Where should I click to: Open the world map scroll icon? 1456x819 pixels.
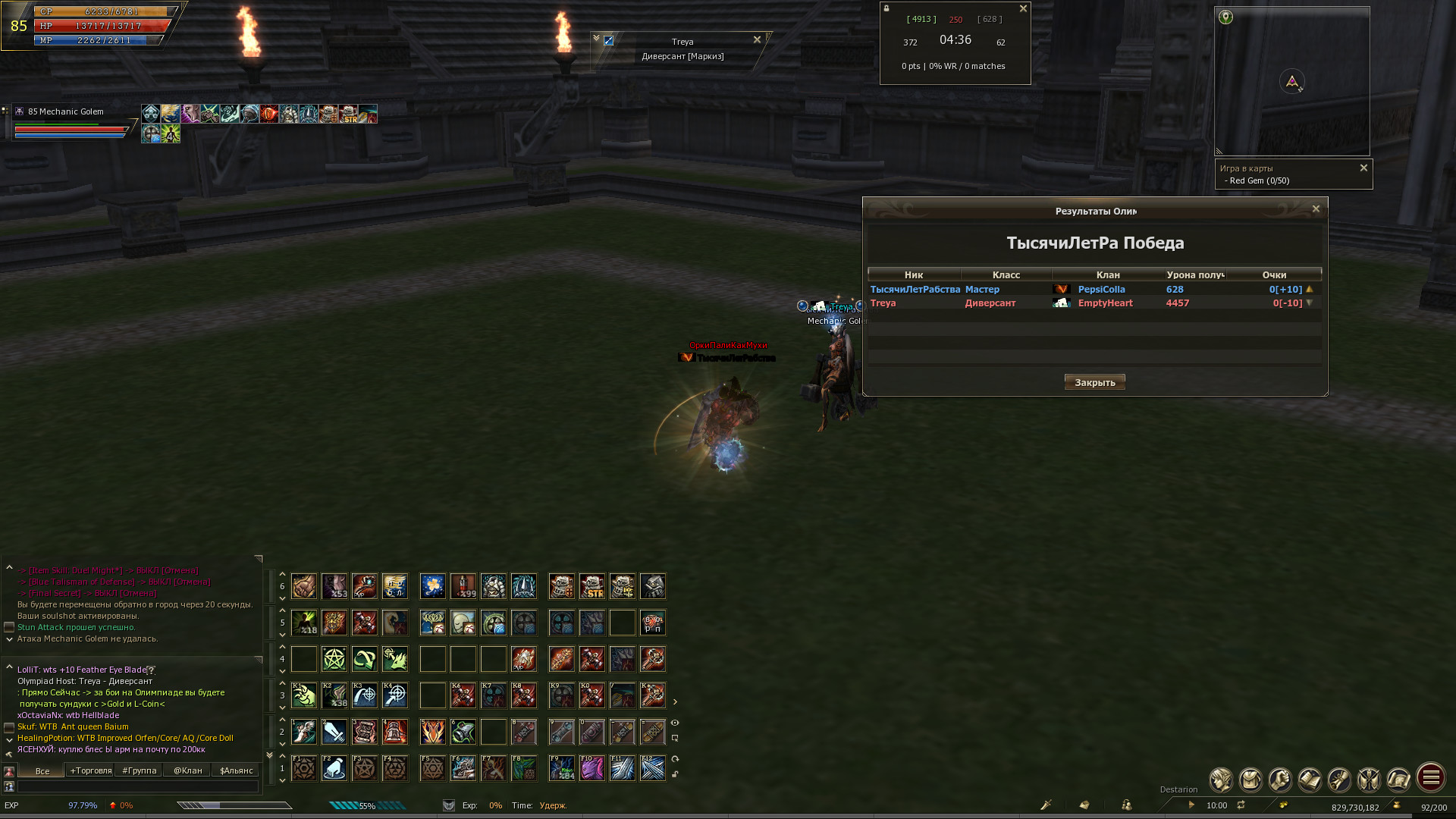pos(1398,779)
